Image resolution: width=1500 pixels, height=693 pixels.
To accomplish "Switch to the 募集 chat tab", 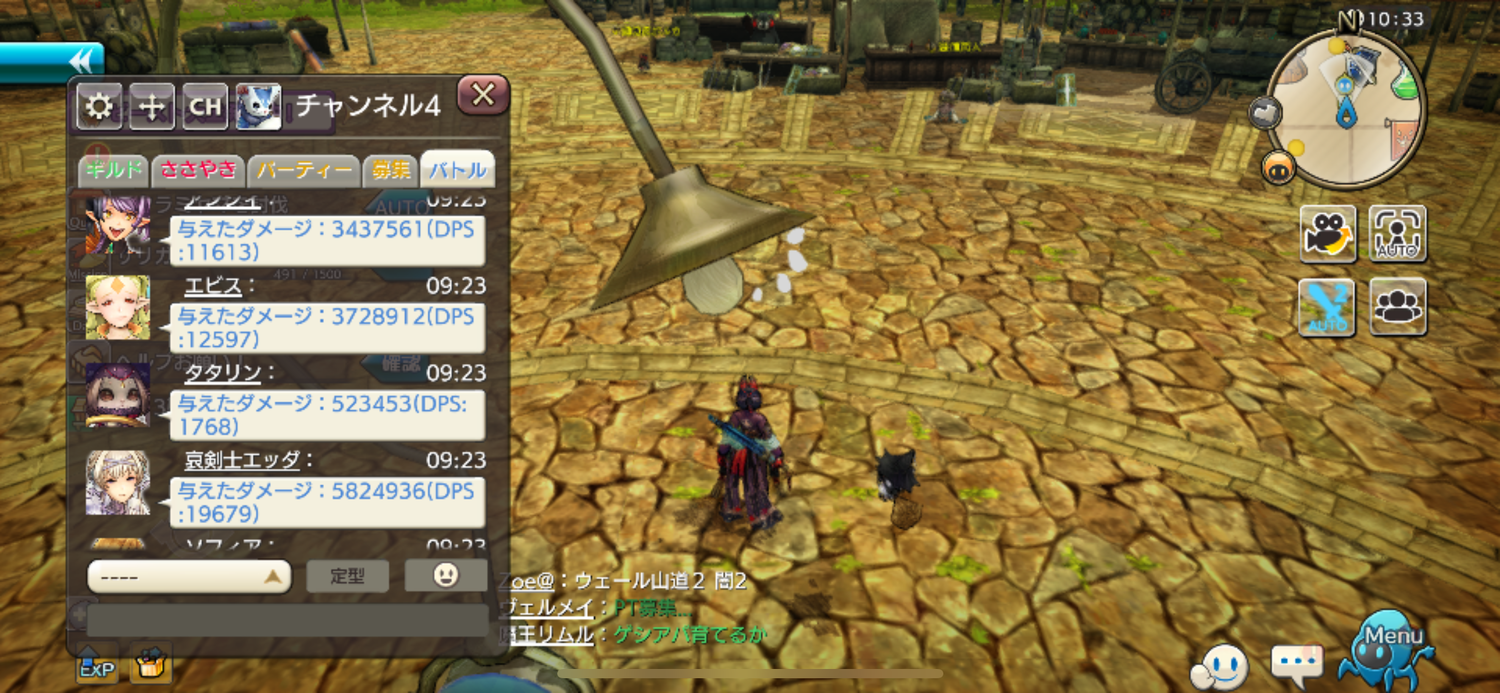I will pos(389,170).
